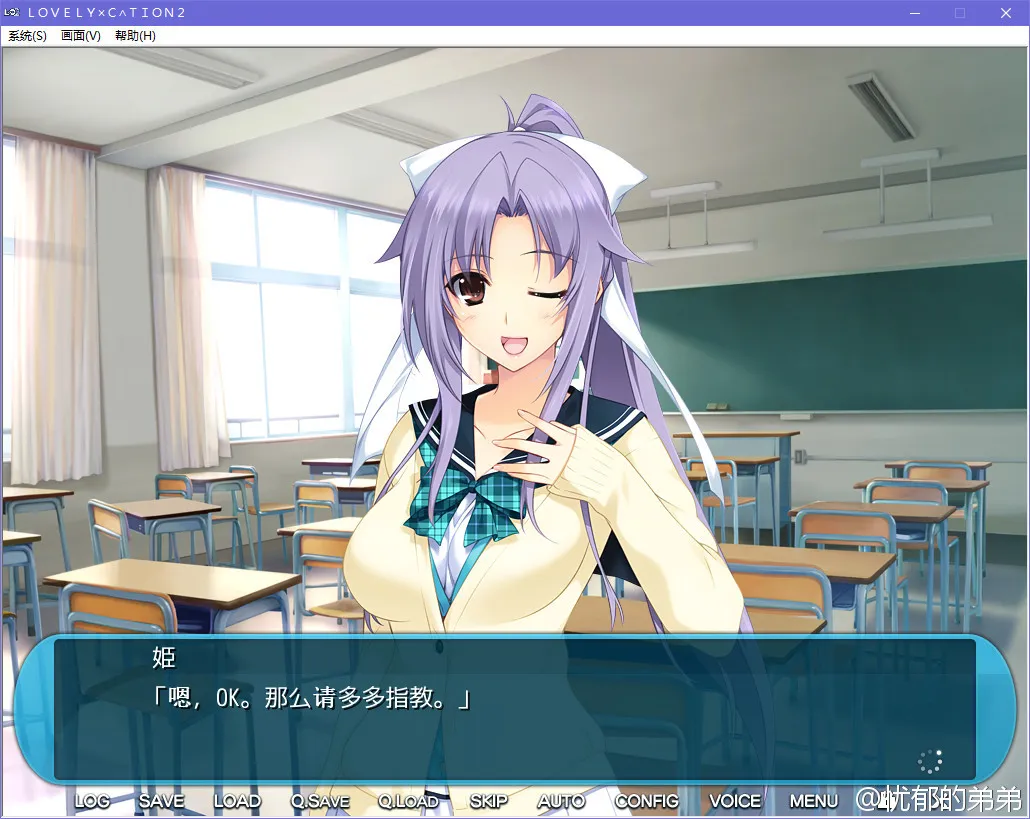Open the LOG backlog button
This screenshot has width=1030, height=819.
[x=92, y=801]
